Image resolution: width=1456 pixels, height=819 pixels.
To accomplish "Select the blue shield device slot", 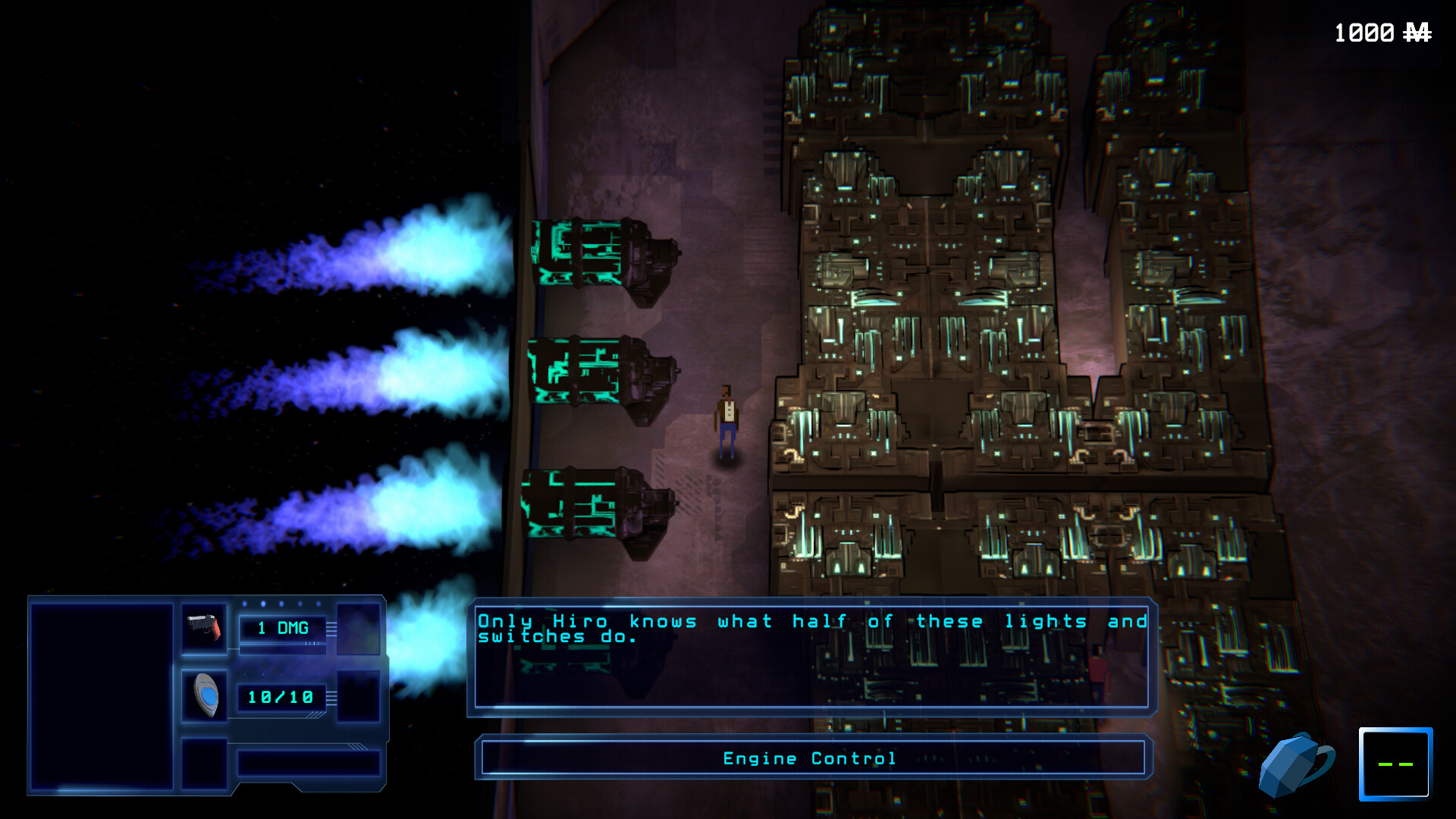I will [206, 695].
